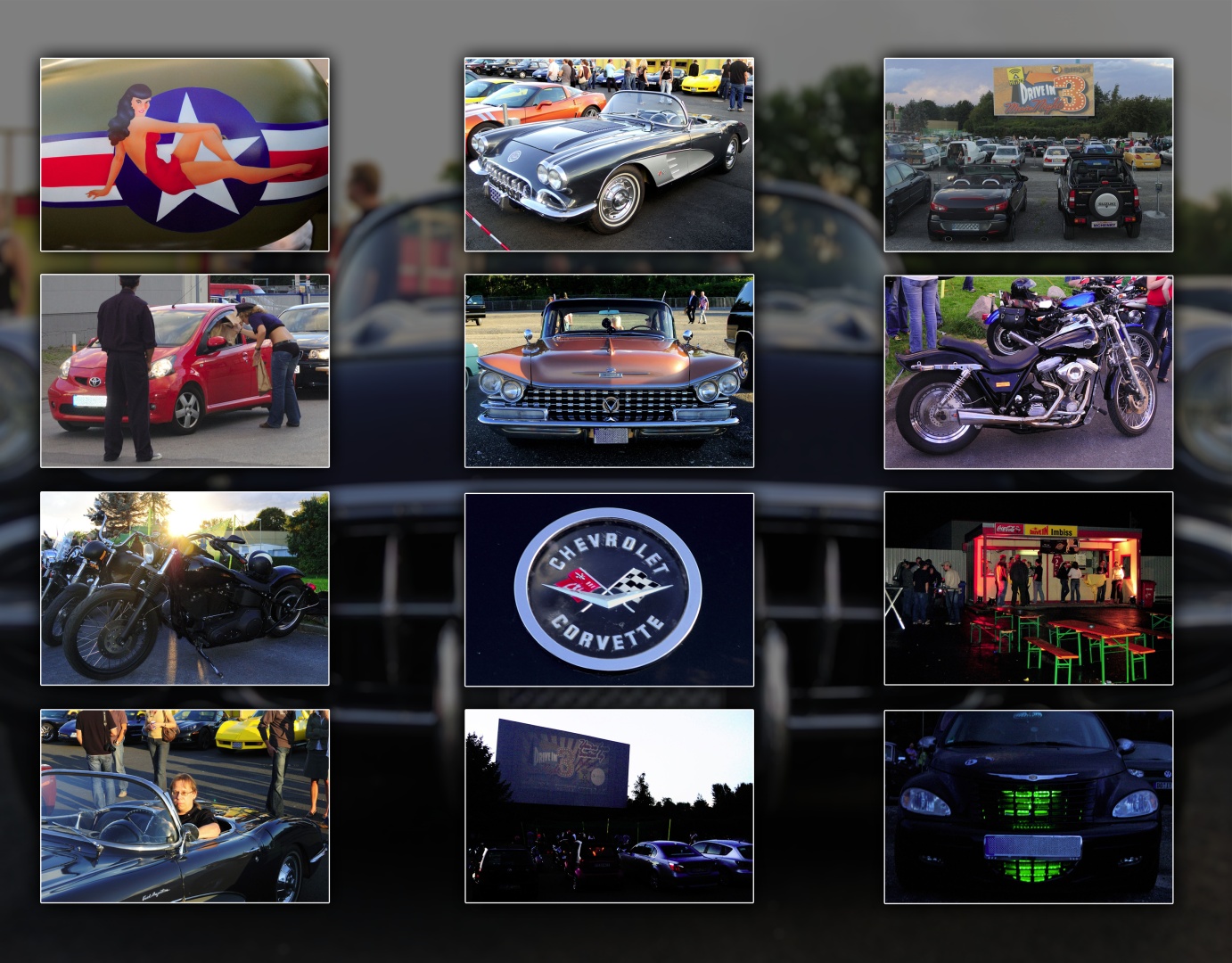Select the man in black convertible photo

coord(185,806)
